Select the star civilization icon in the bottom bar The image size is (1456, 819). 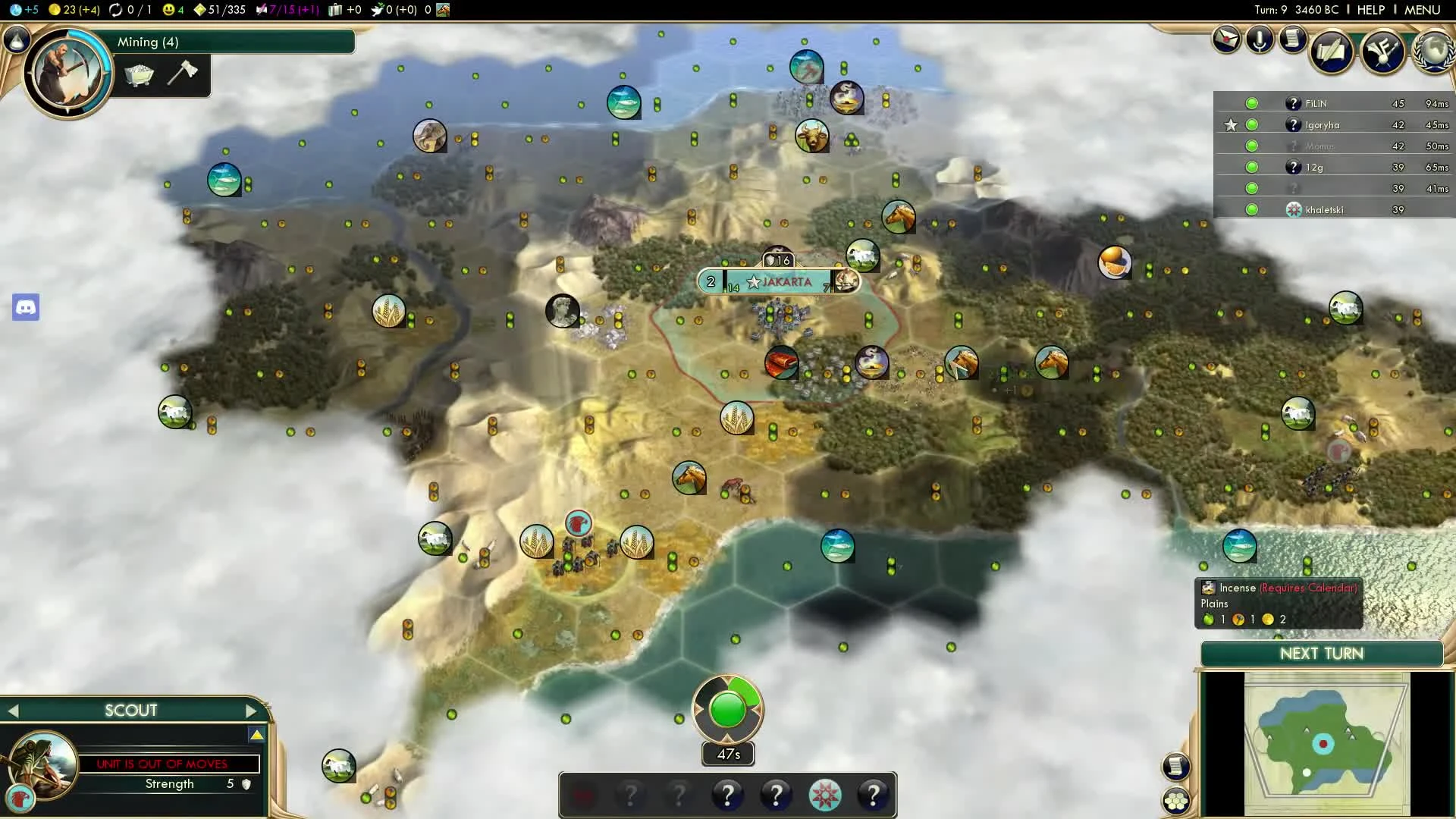point(827,795)
